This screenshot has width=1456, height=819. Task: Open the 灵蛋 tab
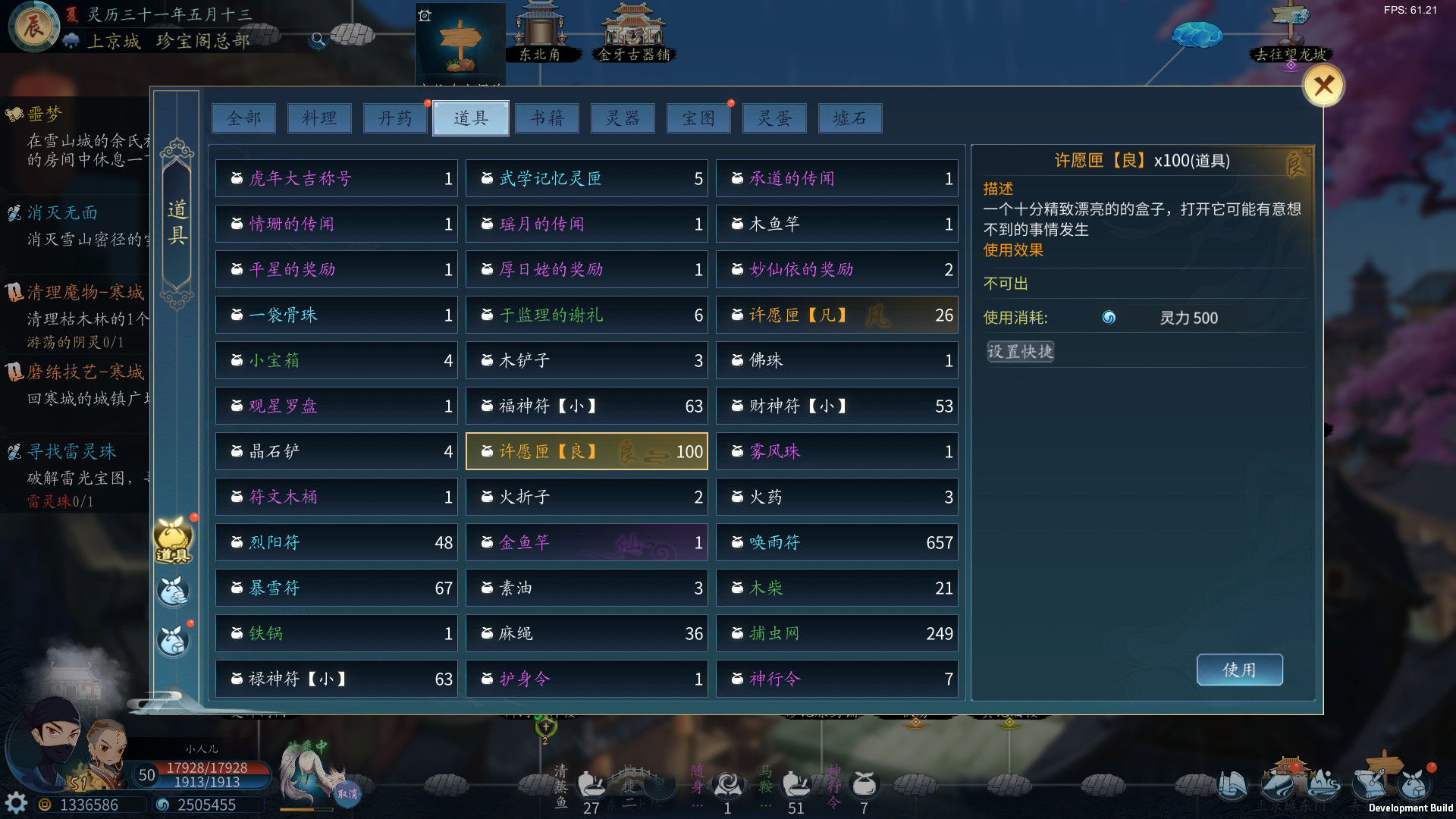pyautogui.click(x=774, y=118)
